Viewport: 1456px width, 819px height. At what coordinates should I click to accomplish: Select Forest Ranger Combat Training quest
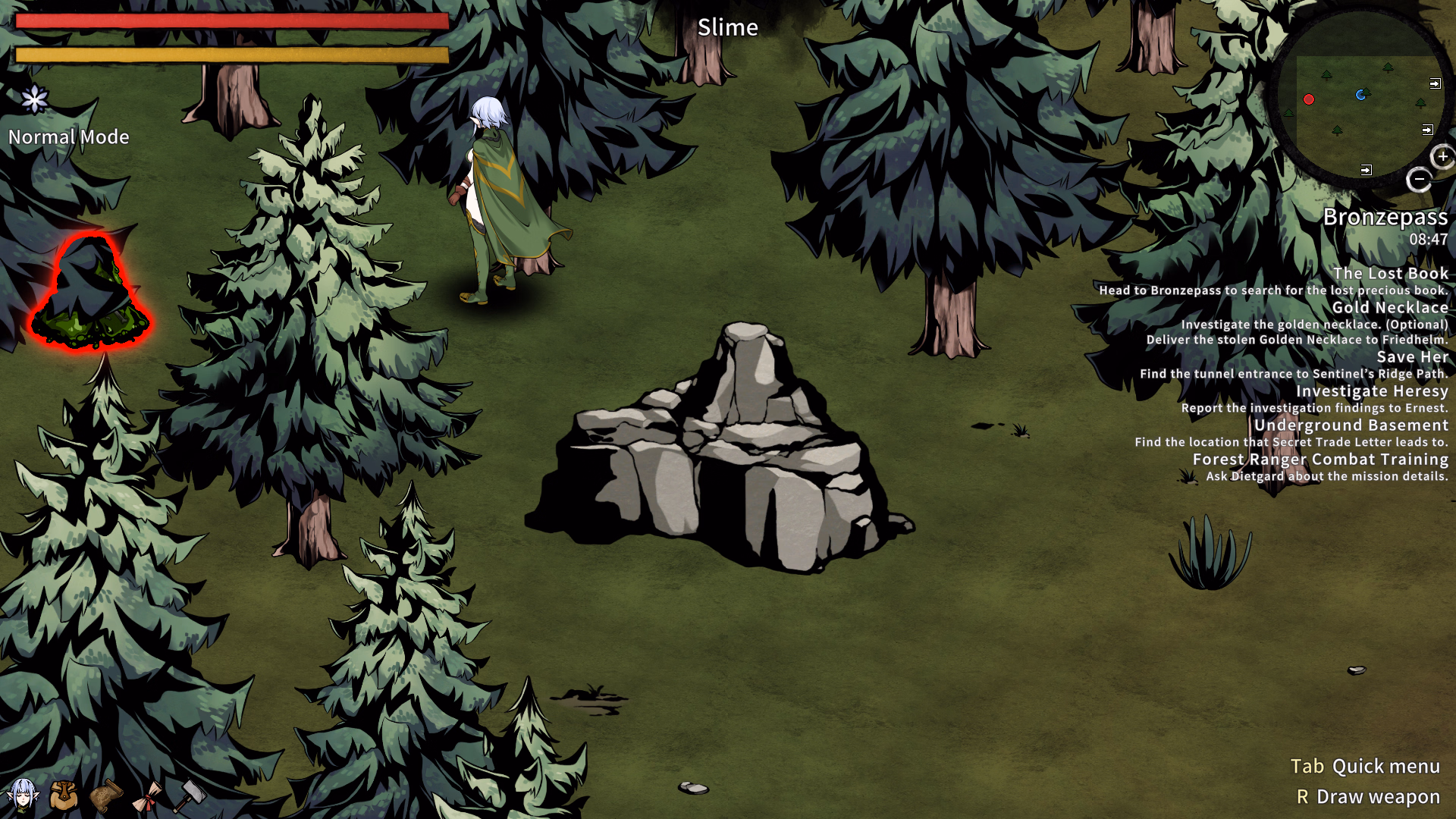1319,459
